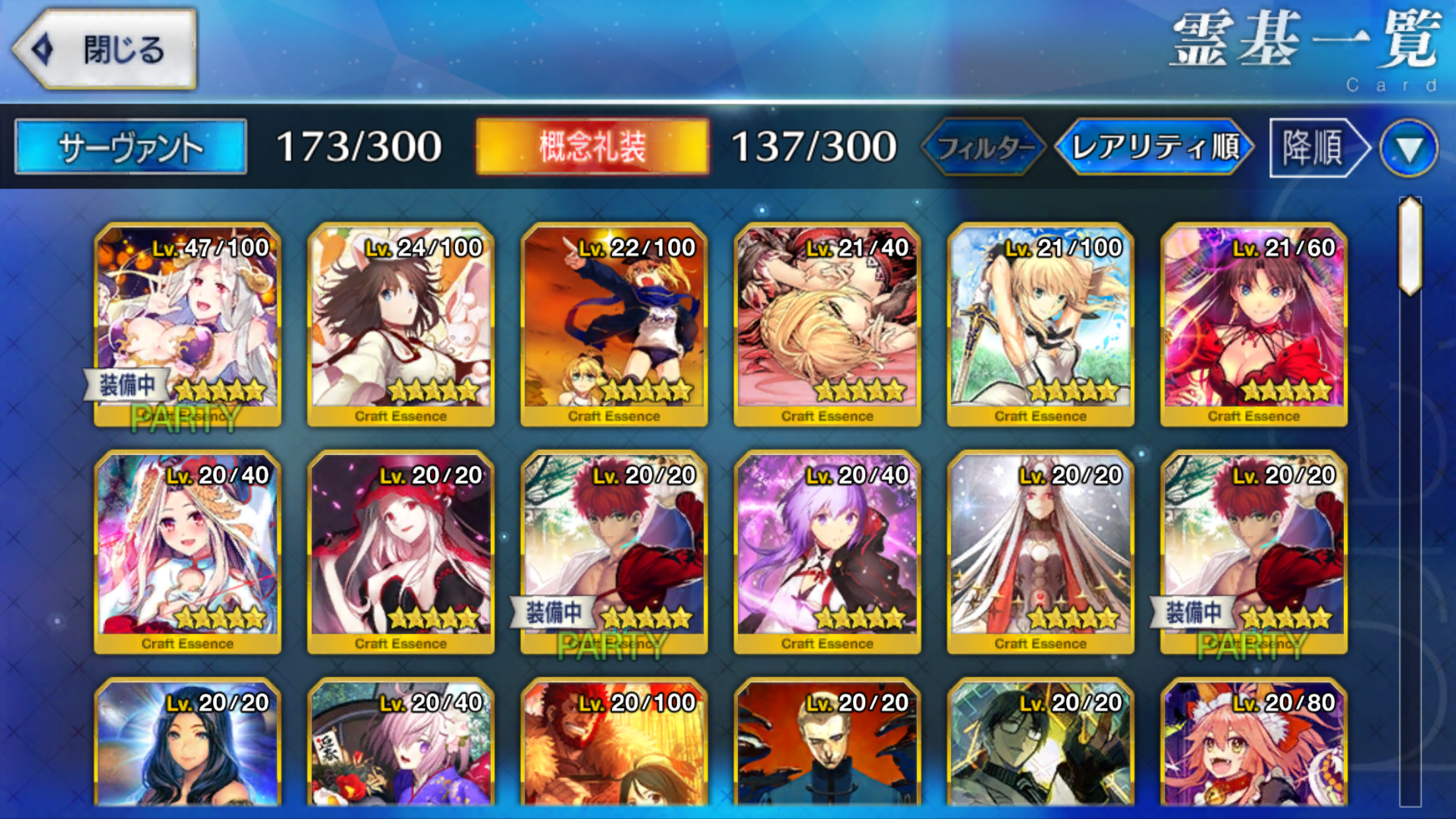Pick the Lv. 20/40 kimono girl card
The height and width of the screenshot is (819, 1456).
pos(401,745)
